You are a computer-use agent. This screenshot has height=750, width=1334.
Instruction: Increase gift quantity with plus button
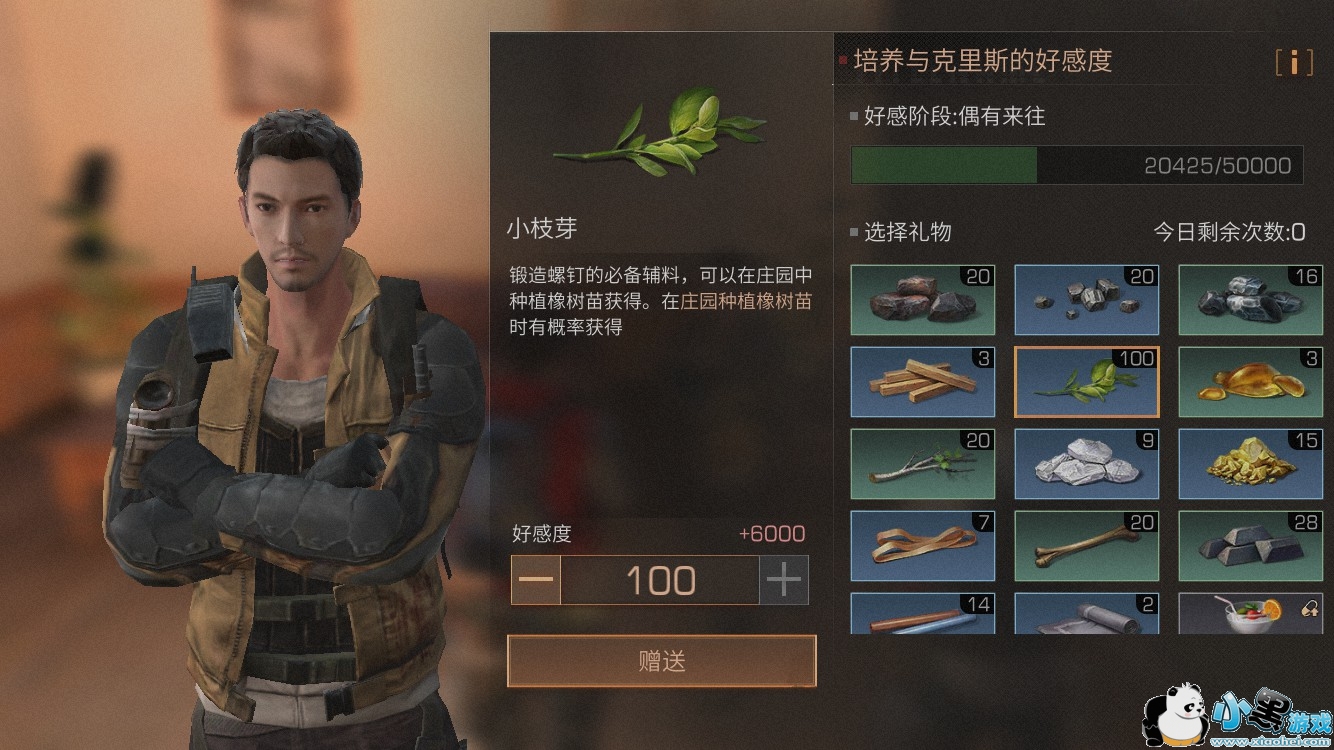tap(784, 581)
